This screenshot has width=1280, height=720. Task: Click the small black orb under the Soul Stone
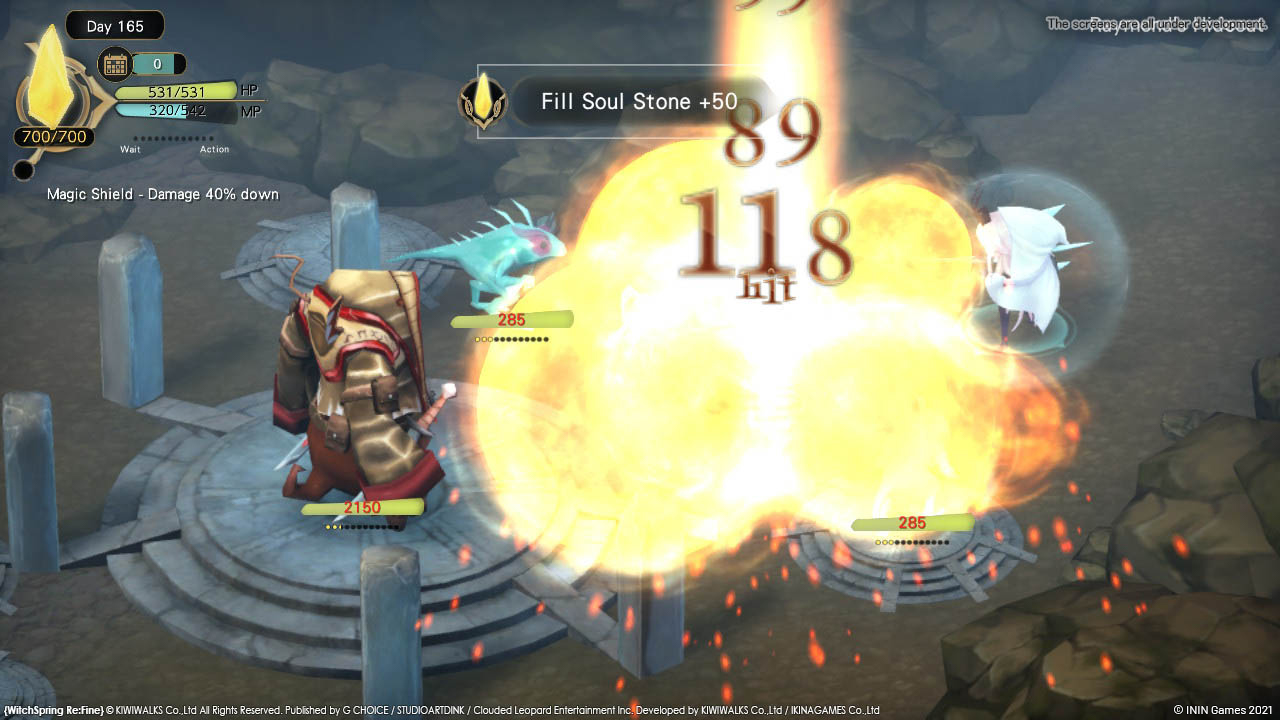click(24, 171)
